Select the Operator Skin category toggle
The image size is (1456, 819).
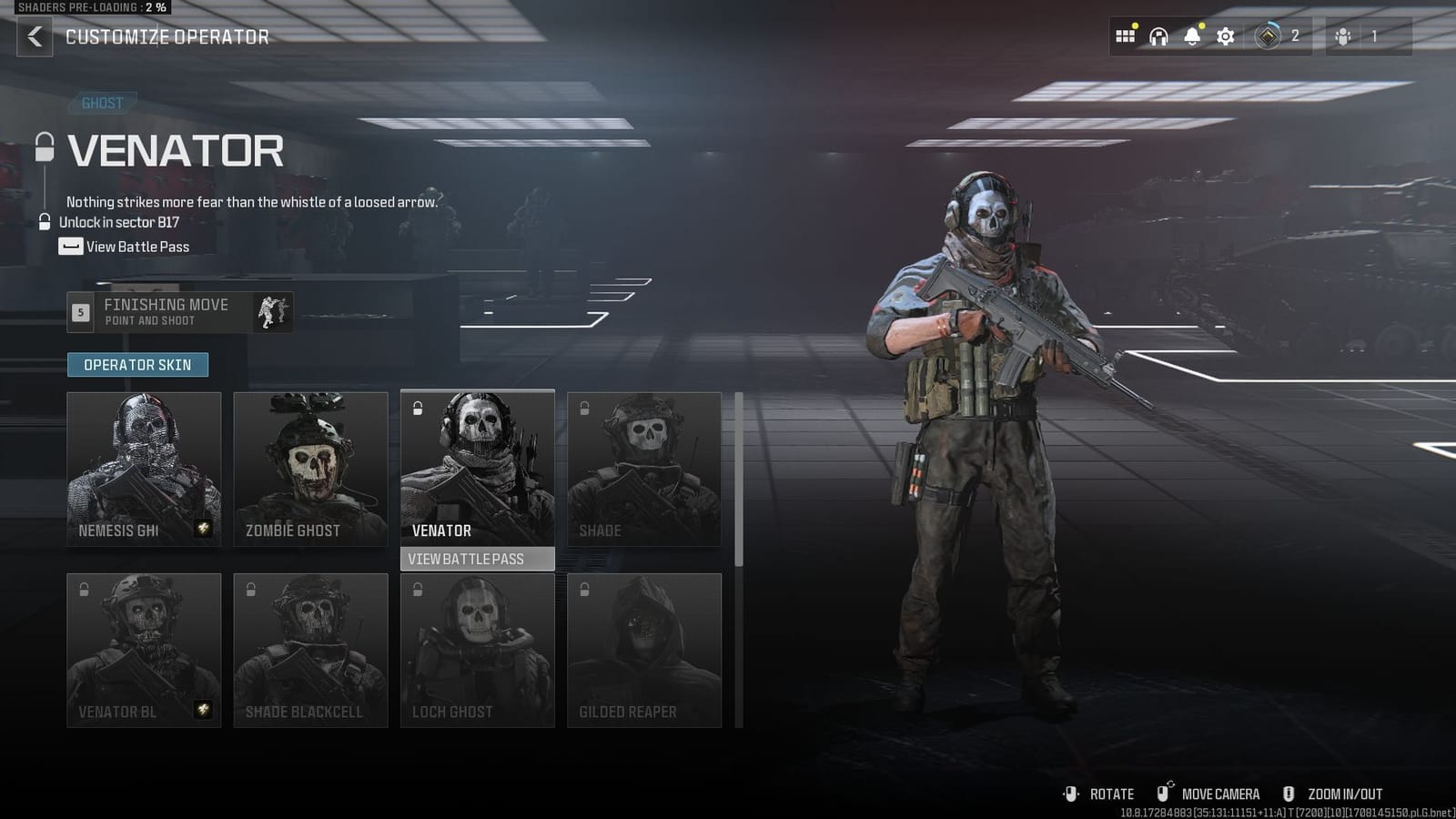[137, 364]
